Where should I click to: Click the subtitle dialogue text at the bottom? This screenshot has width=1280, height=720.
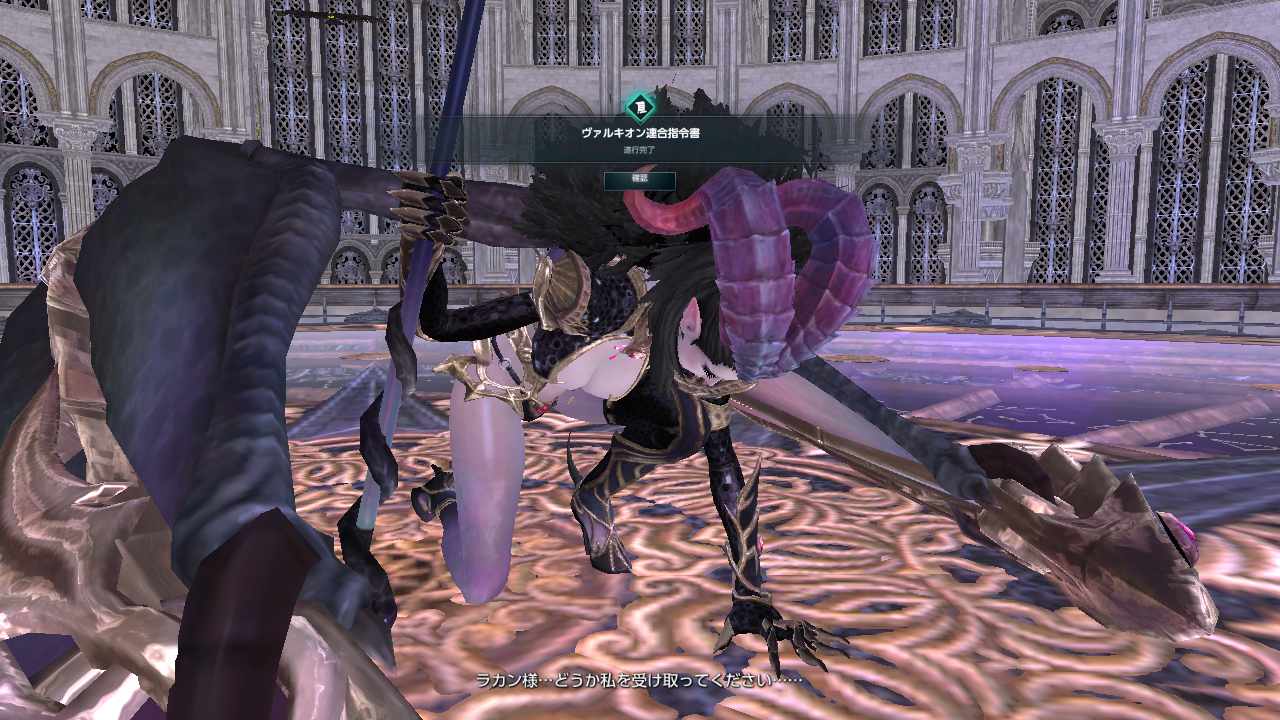tap(640, 676)
